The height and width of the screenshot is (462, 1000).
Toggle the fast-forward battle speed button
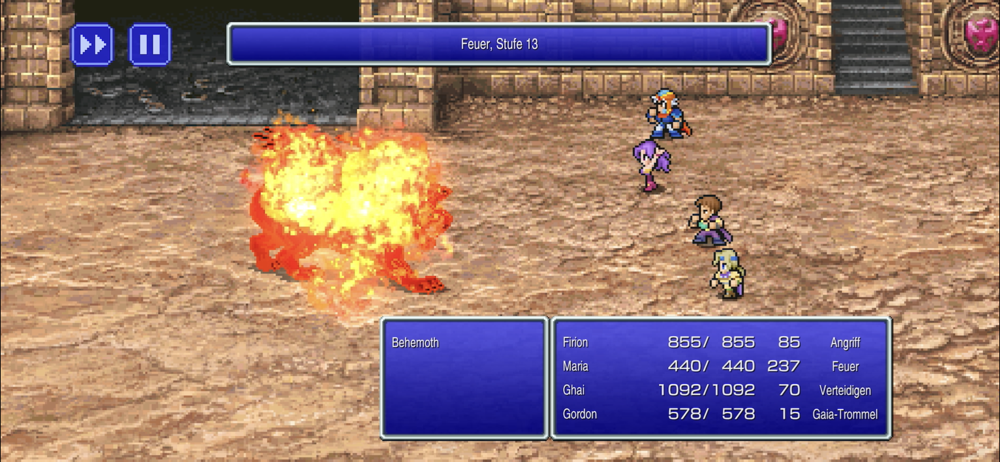coord(92,45)
